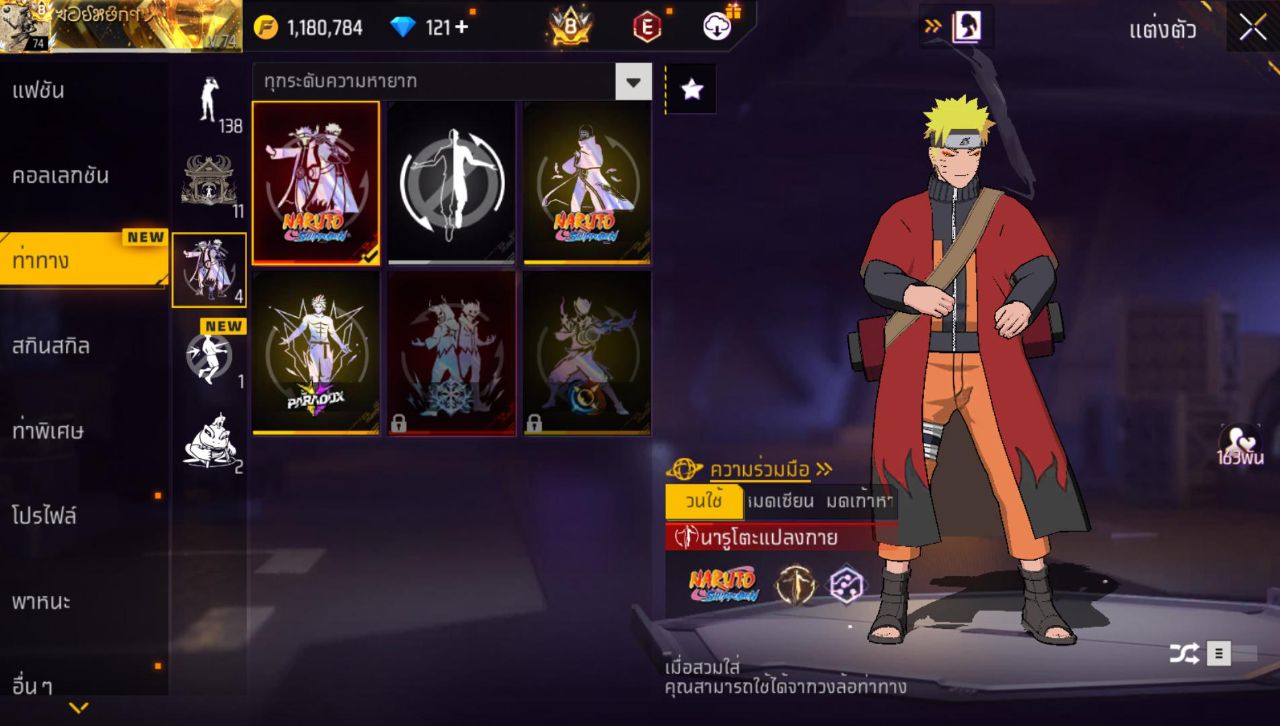Open the rarity filter dropdown

[x=633, y=82]
